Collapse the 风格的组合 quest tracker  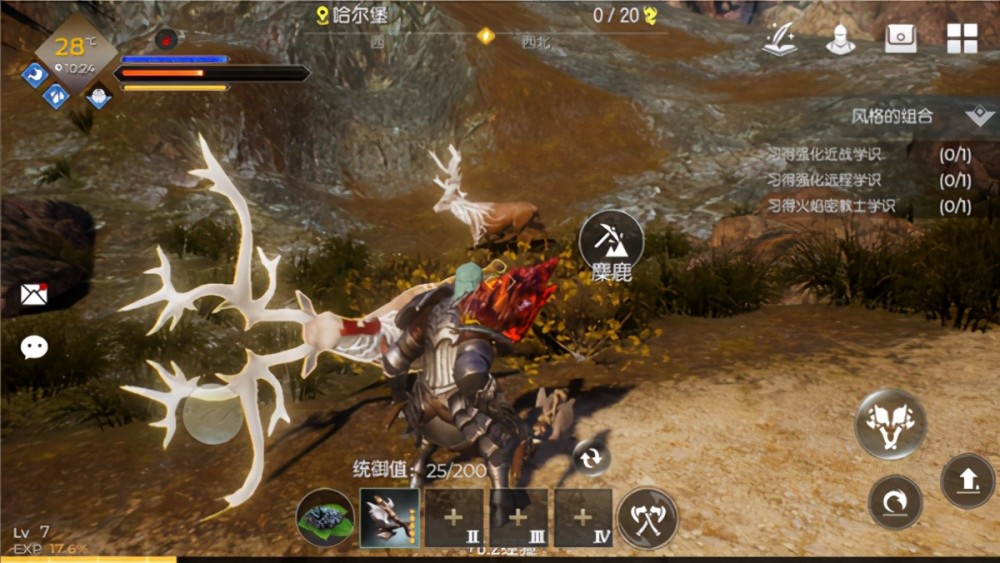[x=978, y=116]
